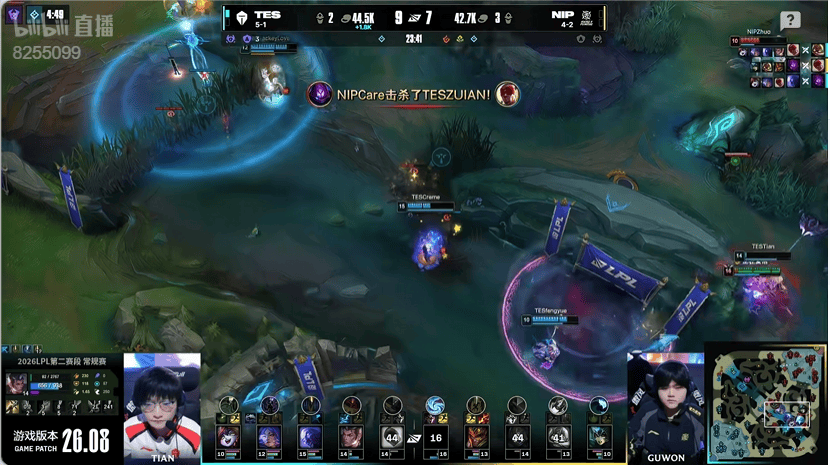
Task: Select the level 10 TES champion portrait
Action: 228,436
